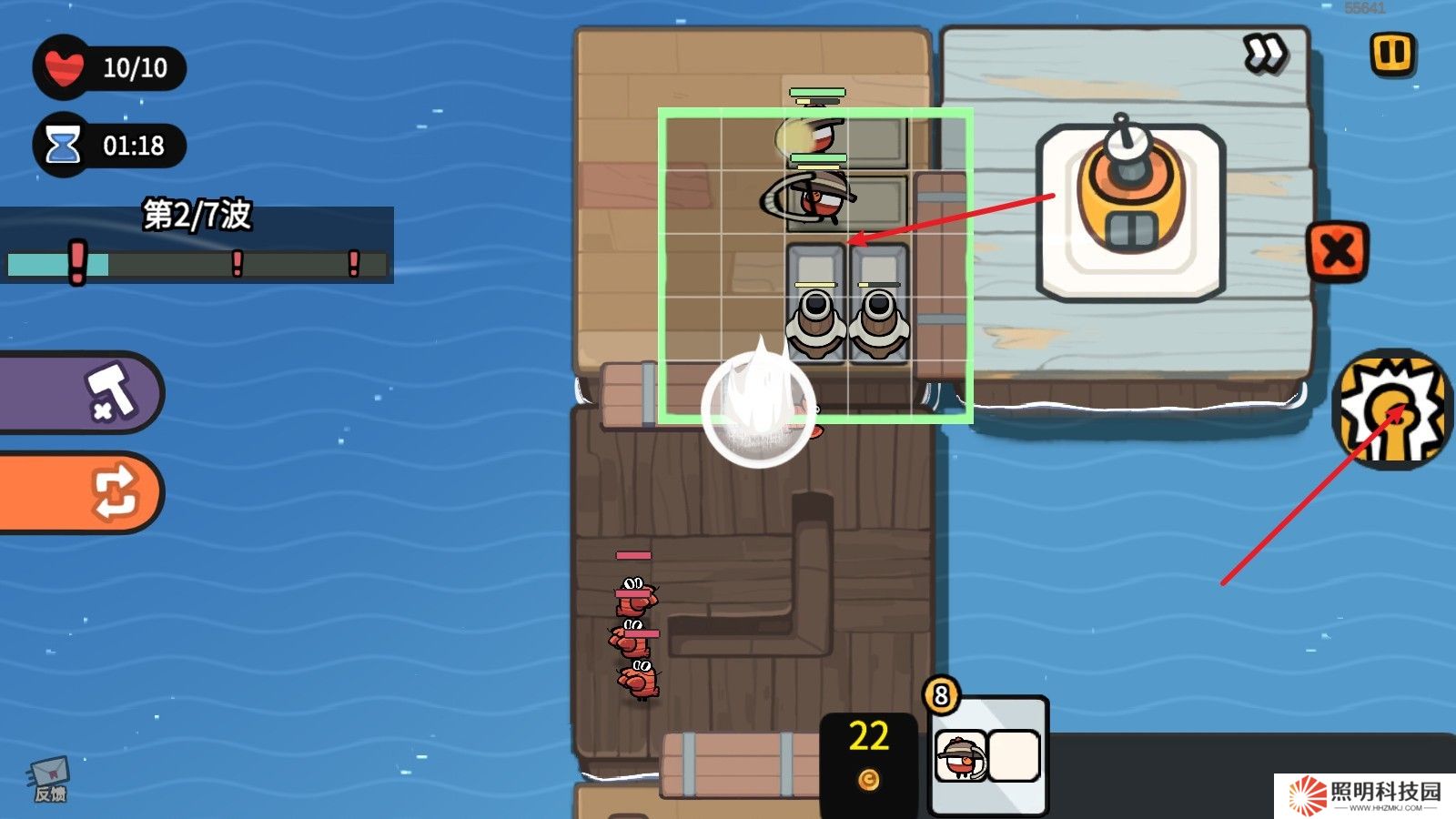Tap the orange swap arrows button
Viewport: 1456px width, 819px height.
[82, 492]
